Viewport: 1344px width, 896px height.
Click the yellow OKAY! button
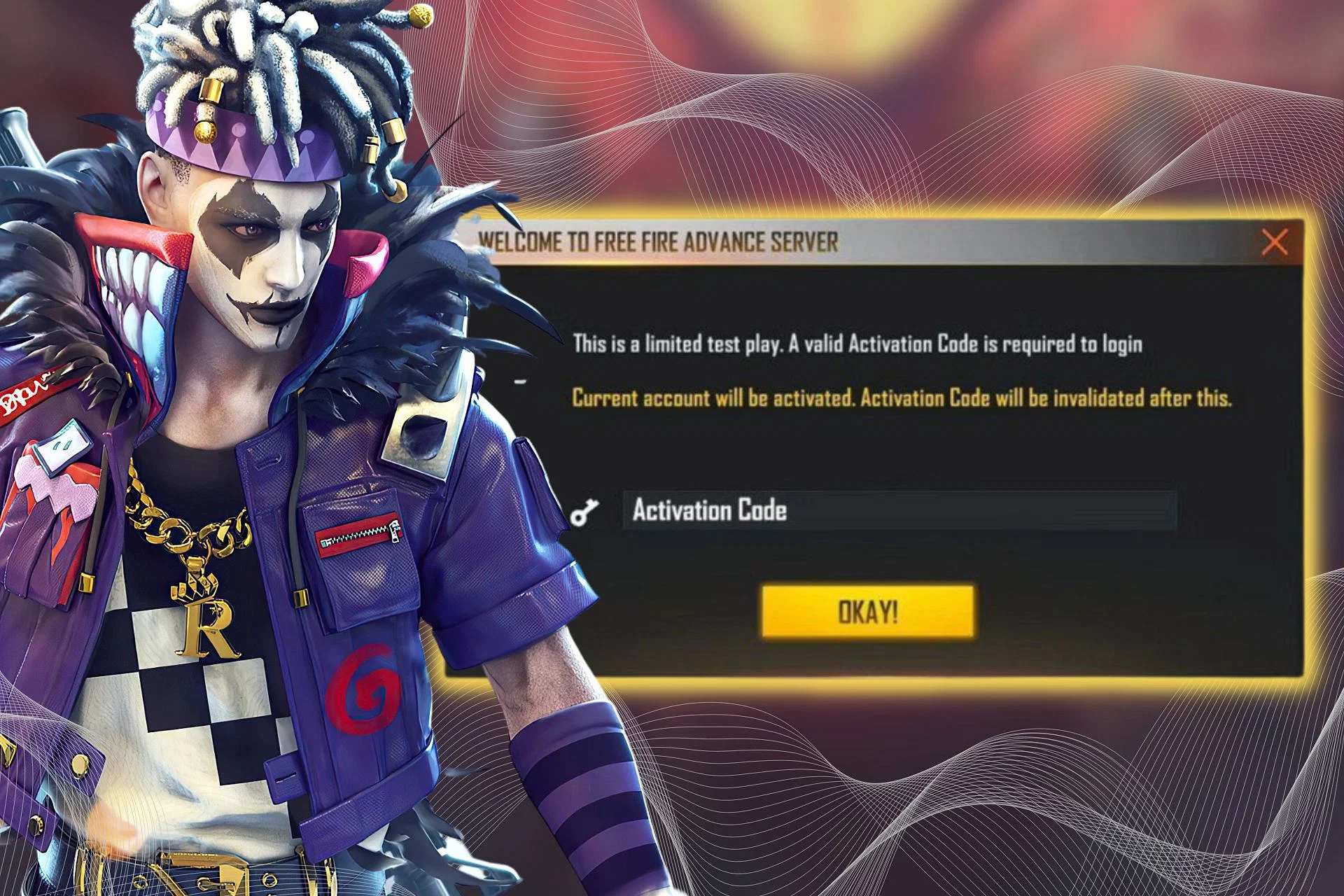tap(867, 612)
